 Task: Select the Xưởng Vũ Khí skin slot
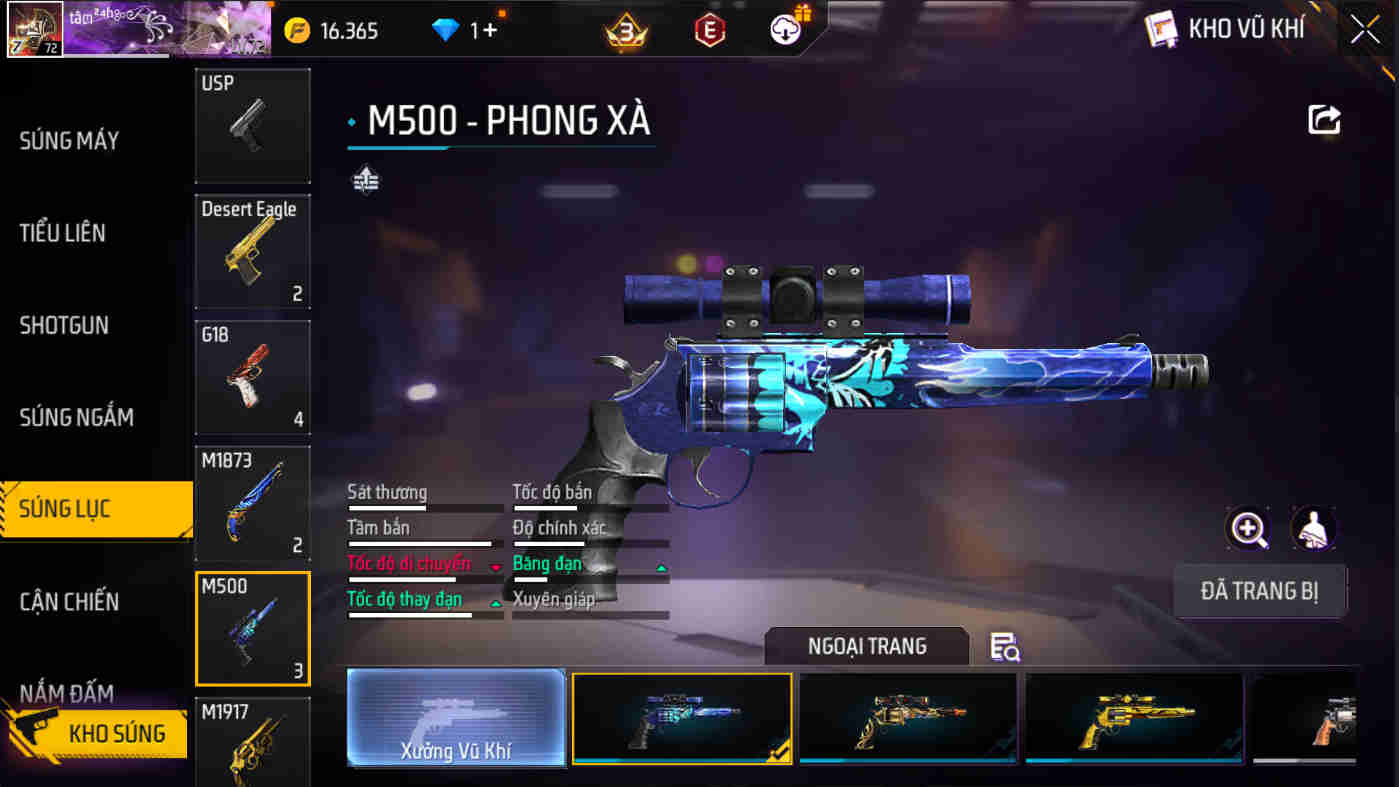point(456,718)
